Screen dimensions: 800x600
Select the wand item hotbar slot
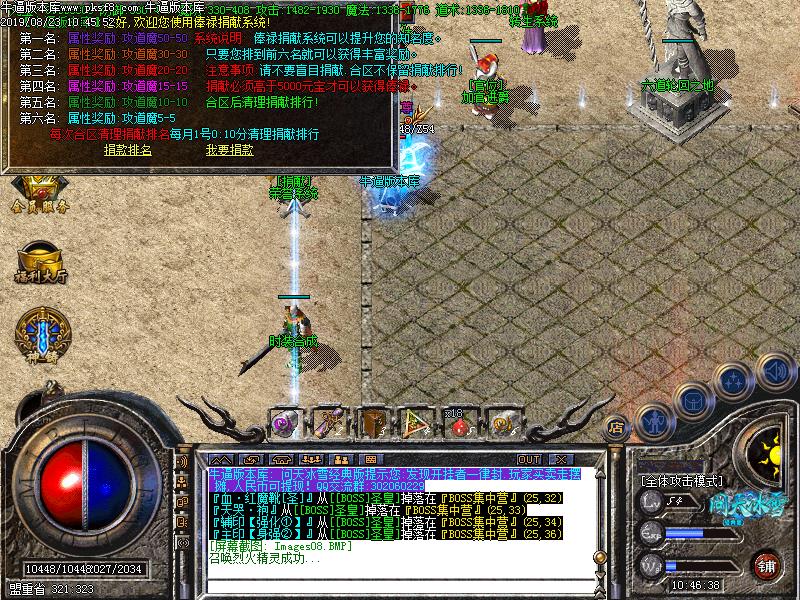coord(329,423)
